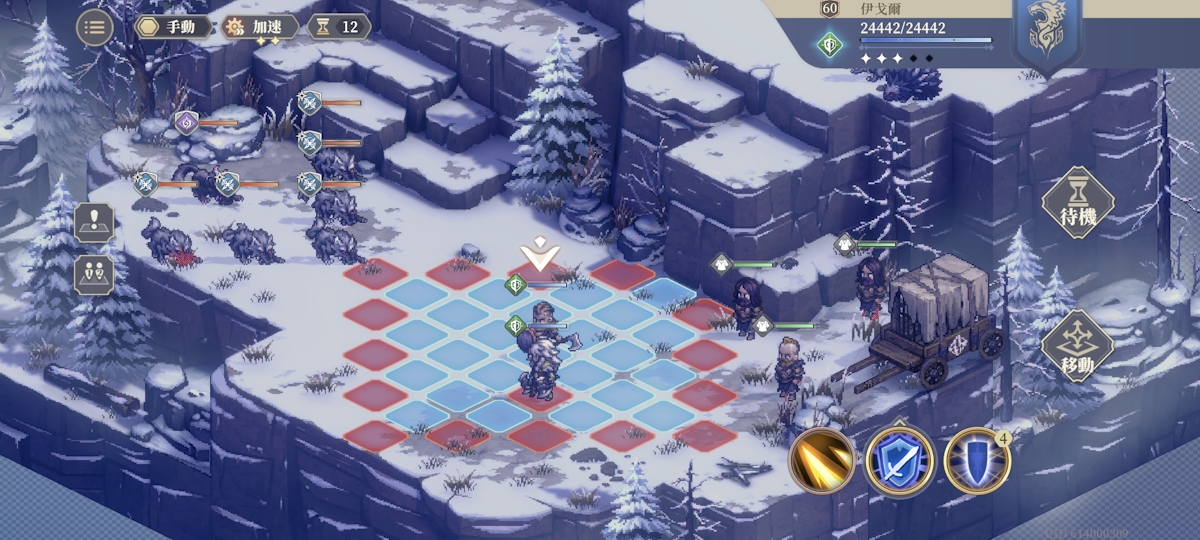Activate the sword-and-shield skill icon
The height and width of the screenshot is (540, 1200).
point(899,461)
